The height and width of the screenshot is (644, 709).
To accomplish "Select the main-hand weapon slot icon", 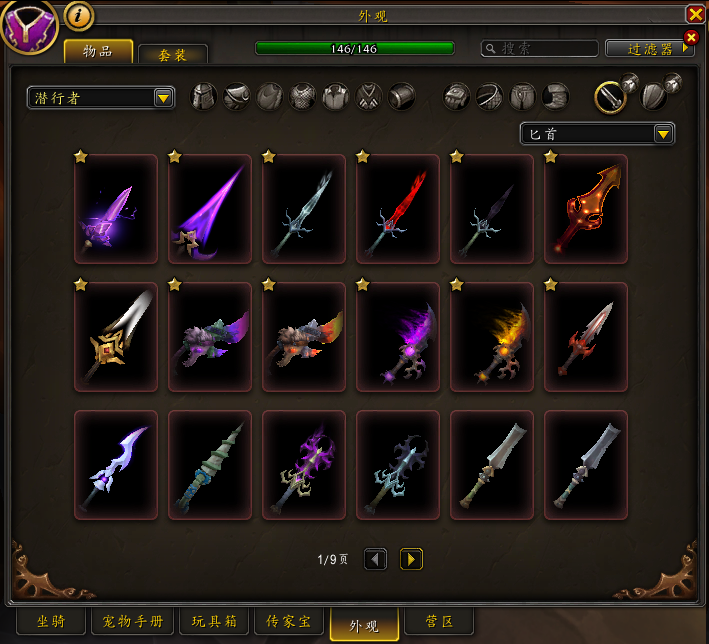I will point(610,96).
